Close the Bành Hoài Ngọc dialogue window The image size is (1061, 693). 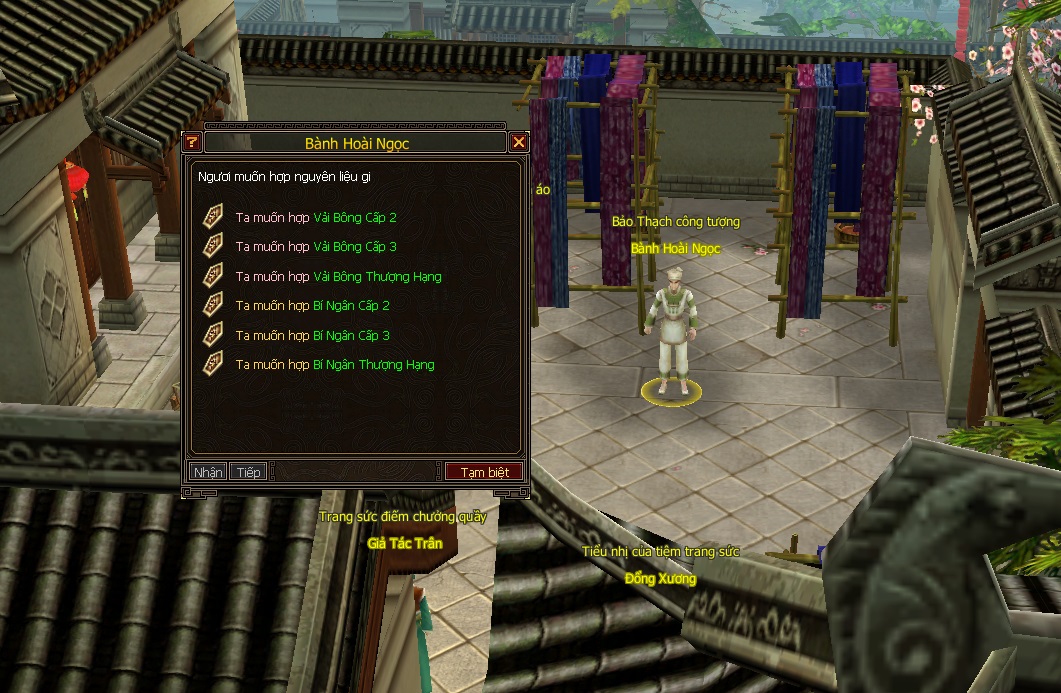point(519,143)
